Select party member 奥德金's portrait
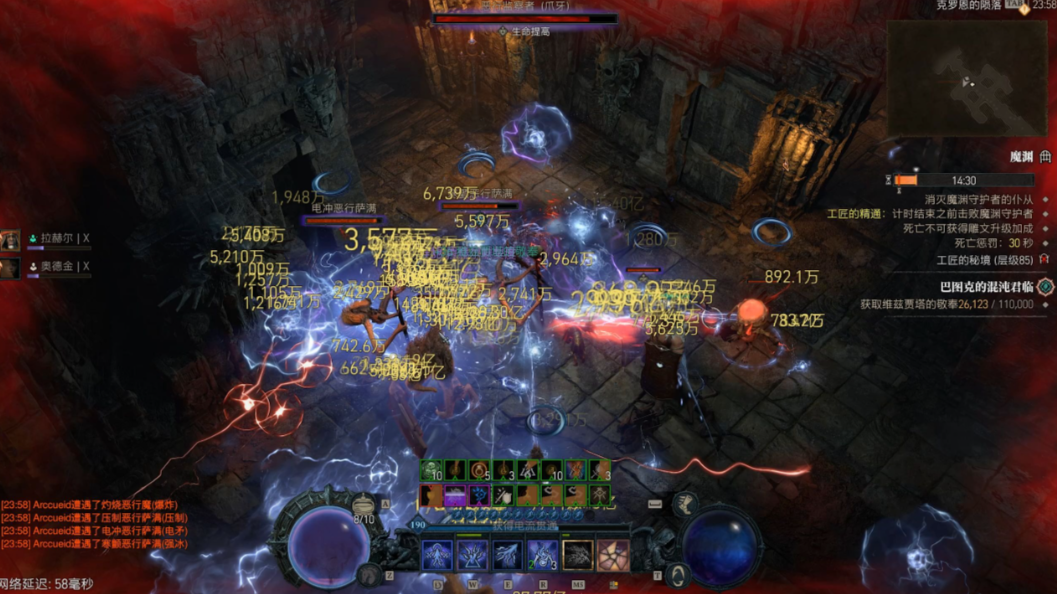 [10, 268]
